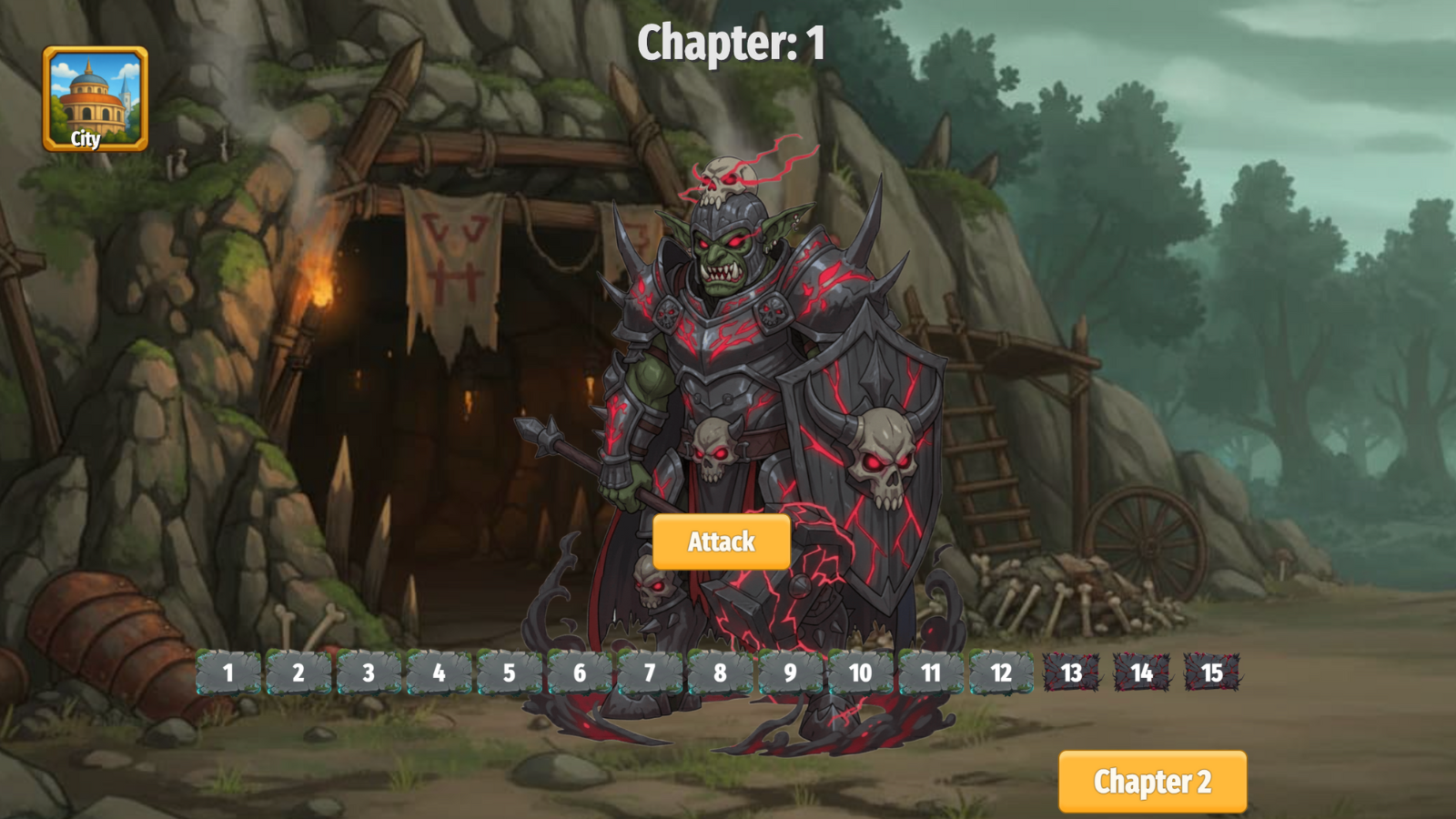The image size is (1456, 819).
Task: Select stage 2
Action: (297, 674)
